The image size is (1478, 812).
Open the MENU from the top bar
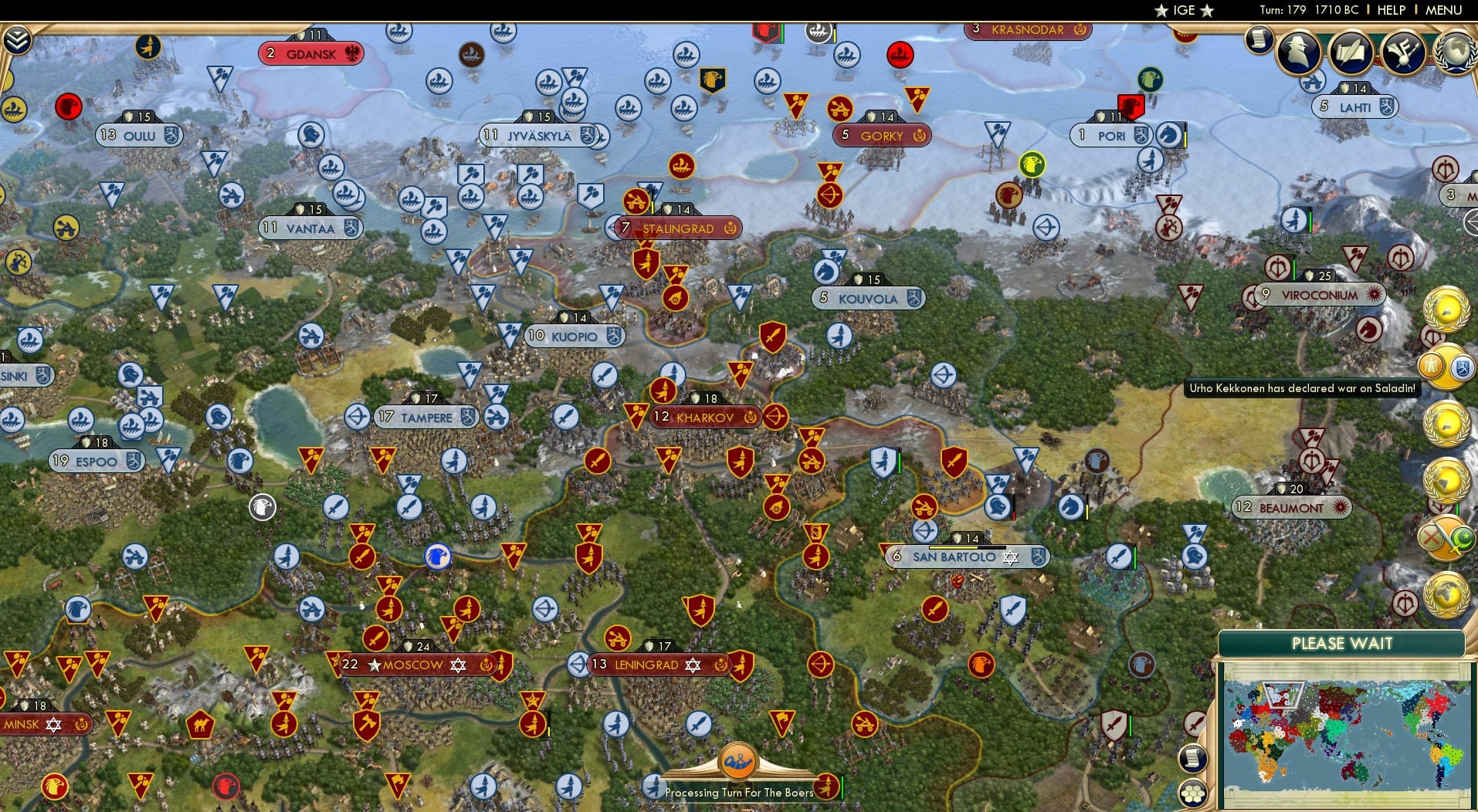(x=1445, y=10)
